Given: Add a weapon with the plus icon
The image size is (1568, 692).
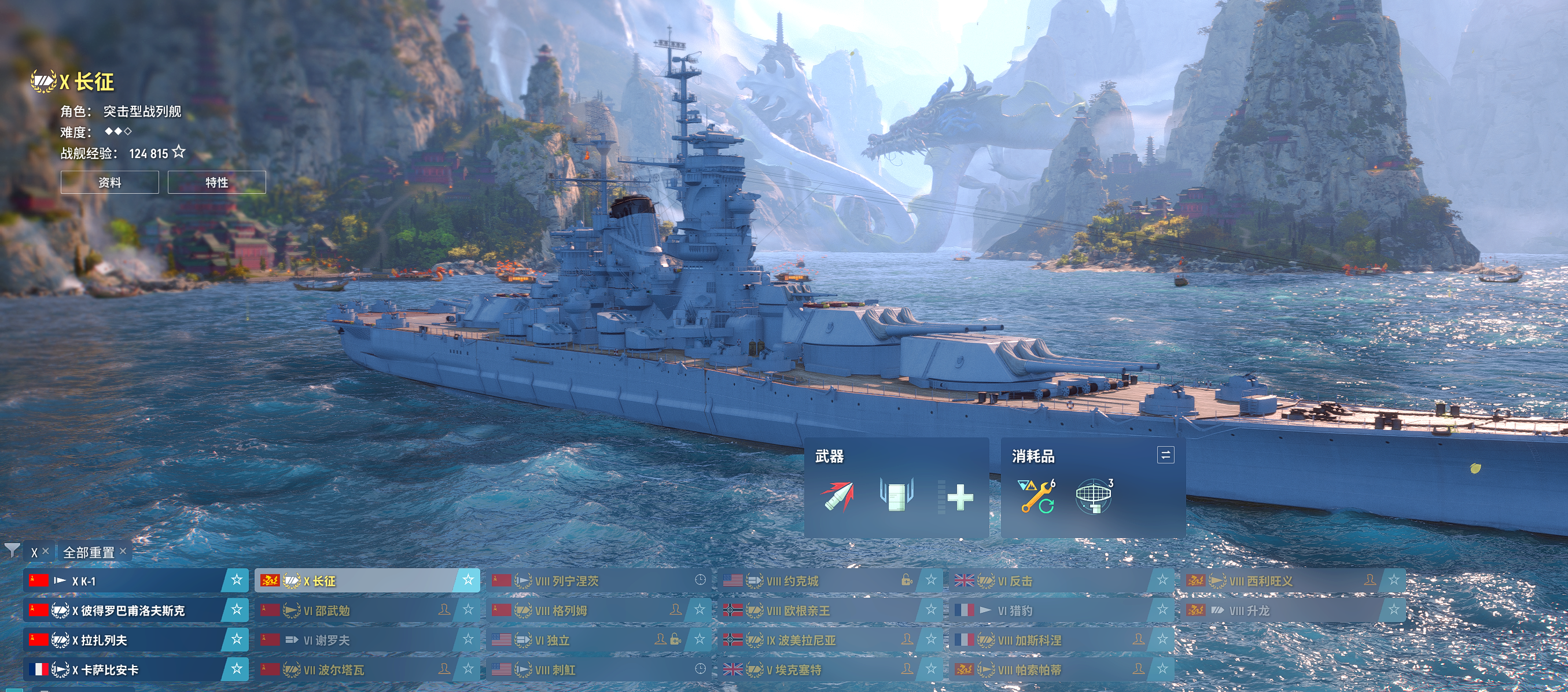Looking at the screenshot, I should click(960, 497).
